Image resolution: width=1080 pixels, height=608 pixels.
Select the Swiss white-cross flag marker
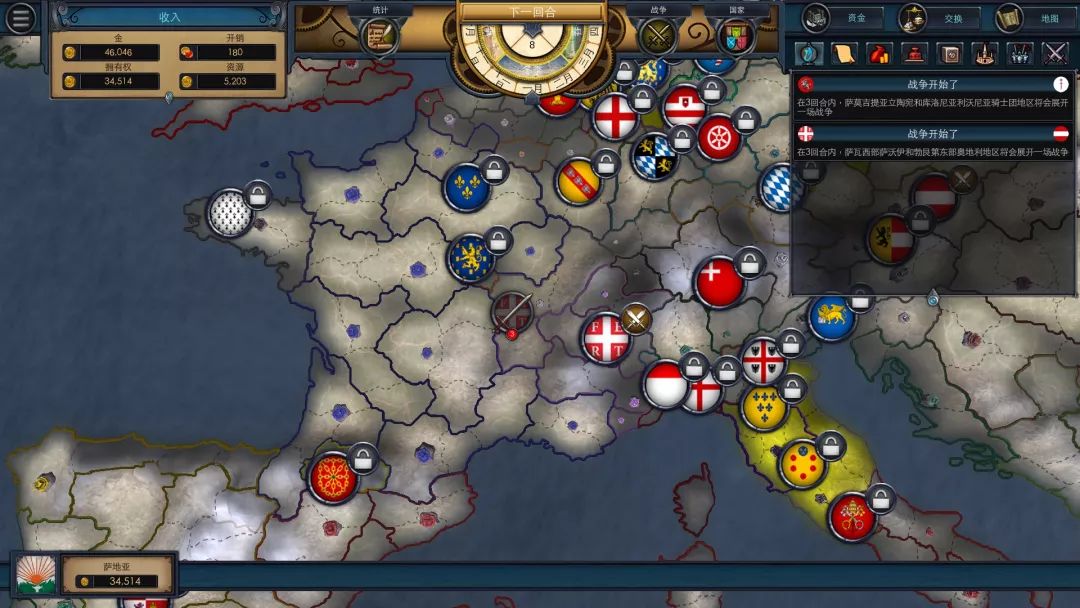tap(719, 283)
